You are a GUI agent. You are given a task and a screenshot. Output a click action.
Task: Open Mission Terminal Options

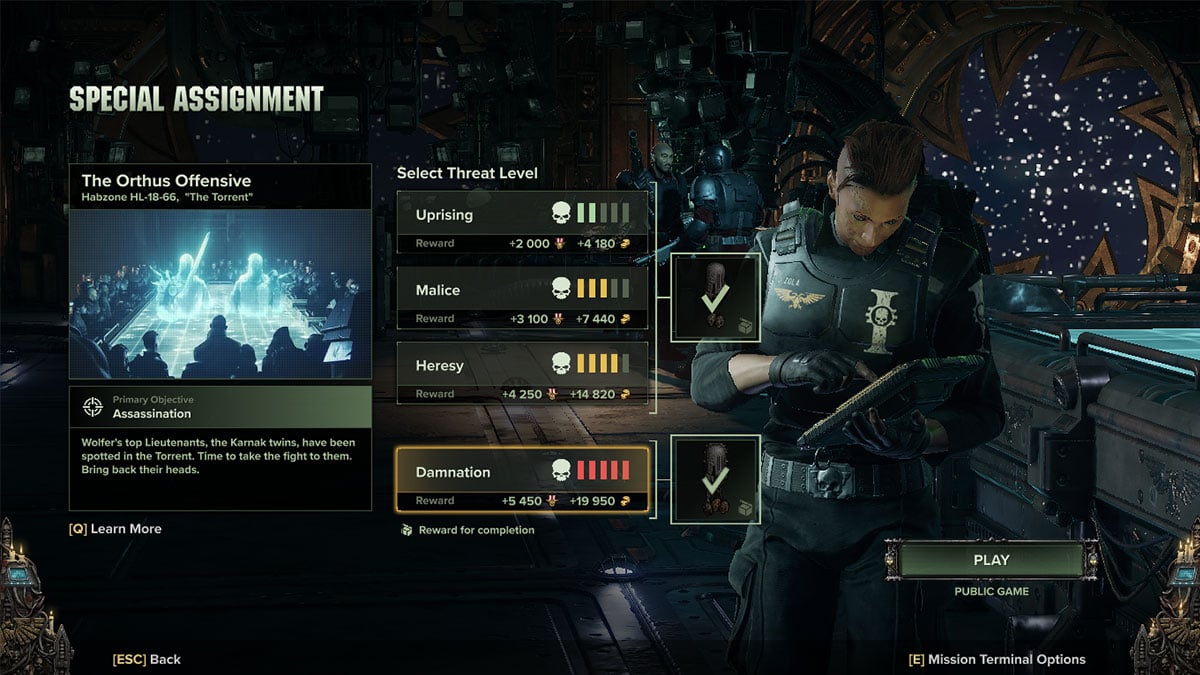(996, 659)
